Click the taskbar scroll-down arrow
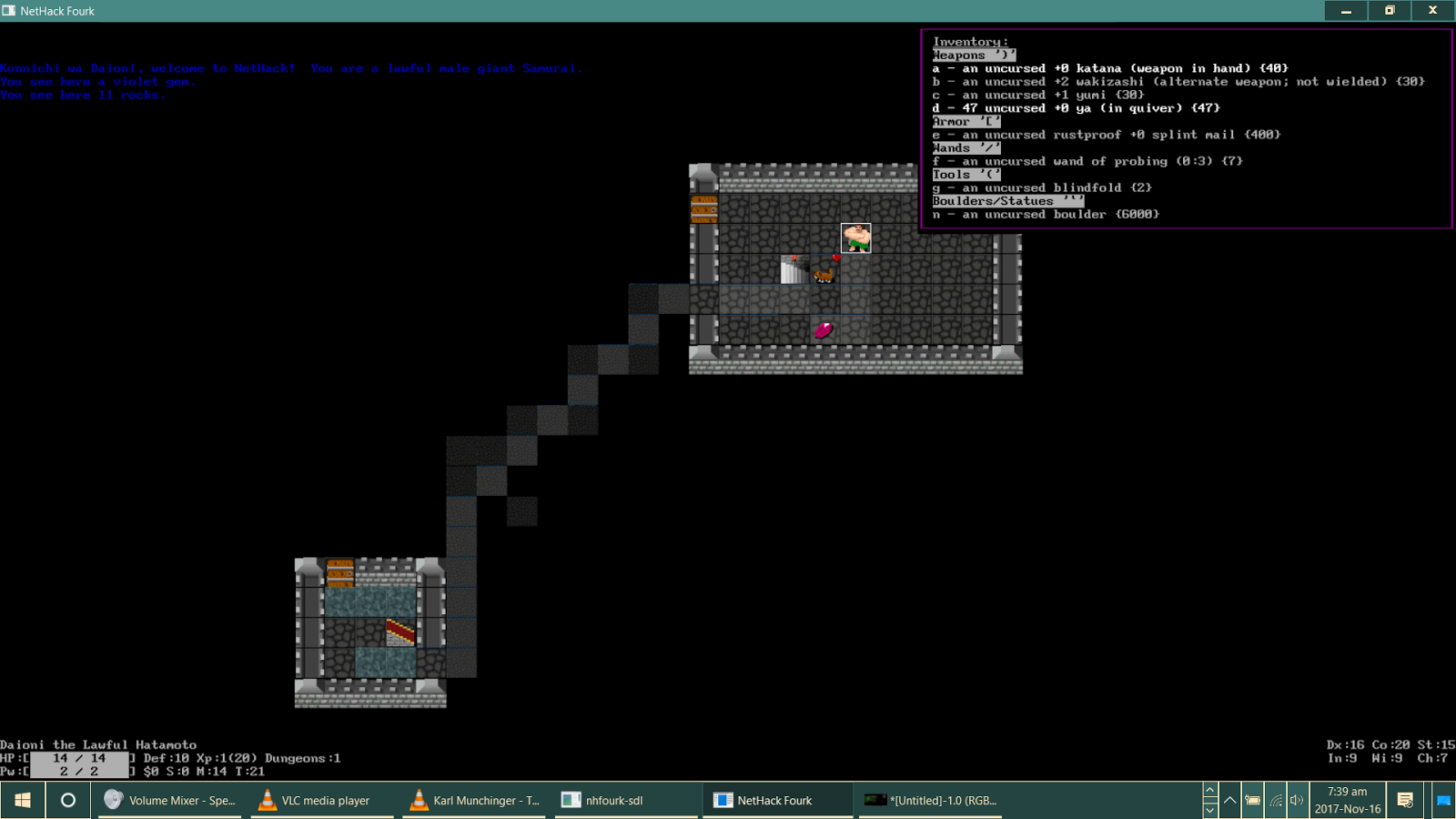The image size is (1456, 819). [1210, 810]
